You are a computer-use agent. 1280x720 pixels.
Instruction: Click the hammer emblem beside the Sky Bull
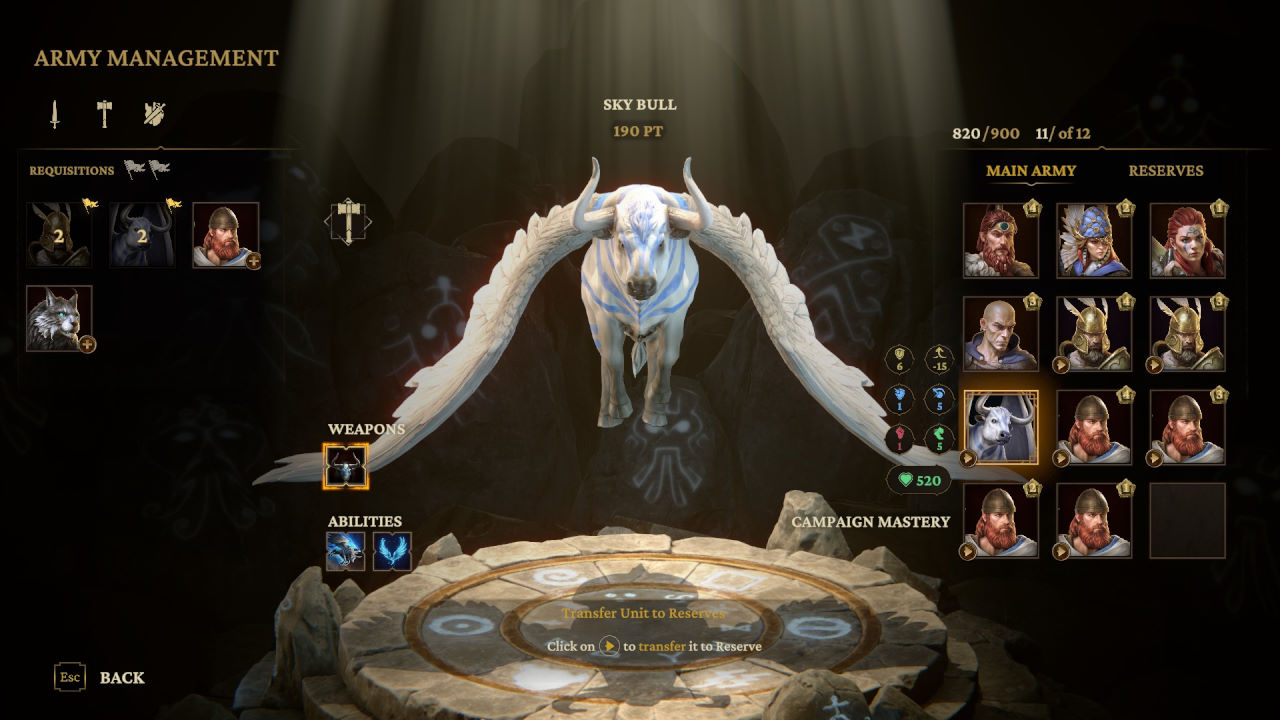click(x=348, y=221)
